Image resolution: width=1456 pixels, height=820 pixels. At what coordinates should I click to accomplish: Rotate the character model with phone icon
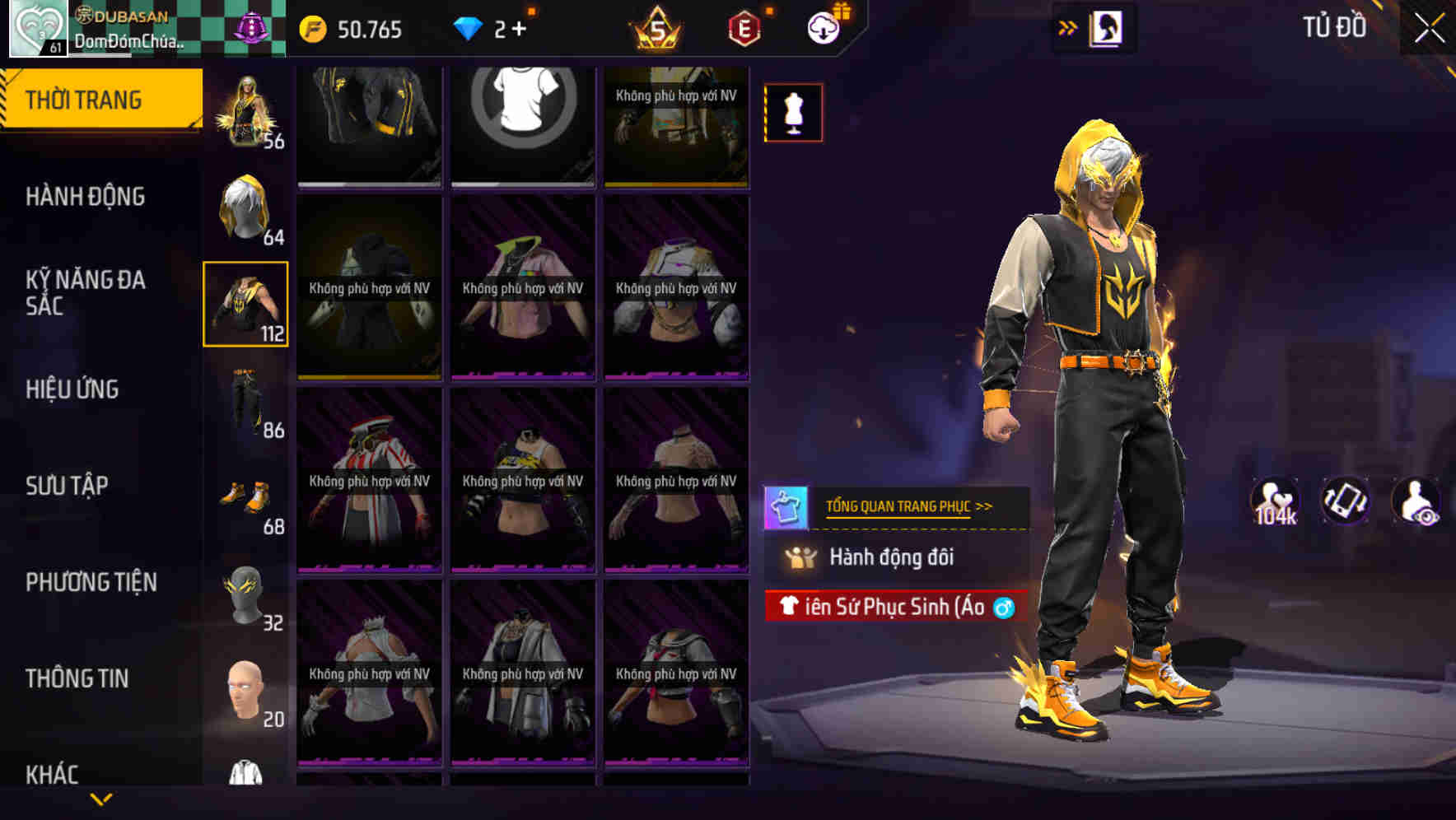point(1346,501)
